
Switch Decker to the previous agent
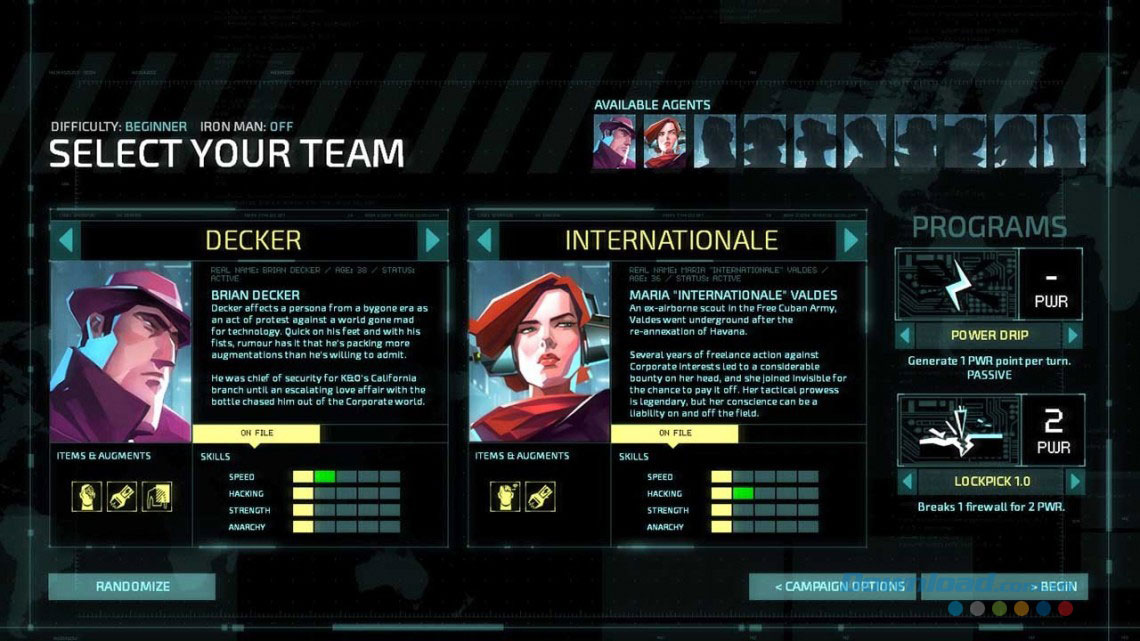(x=65, y=240)
